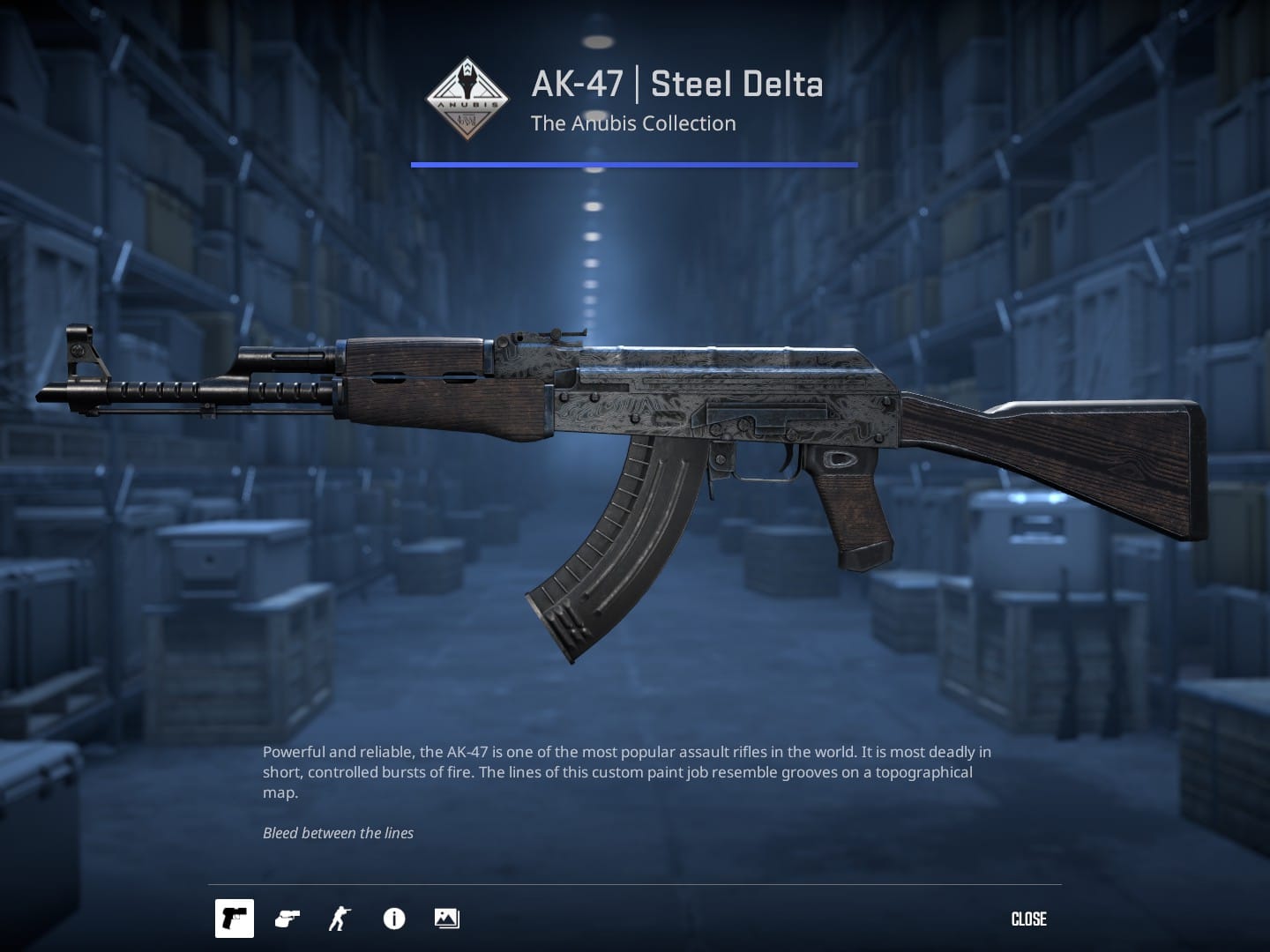The width and height of the screenshot is (1270, 952).
Task: Click the weapon description paragraph
Action: tap(626, 772)
